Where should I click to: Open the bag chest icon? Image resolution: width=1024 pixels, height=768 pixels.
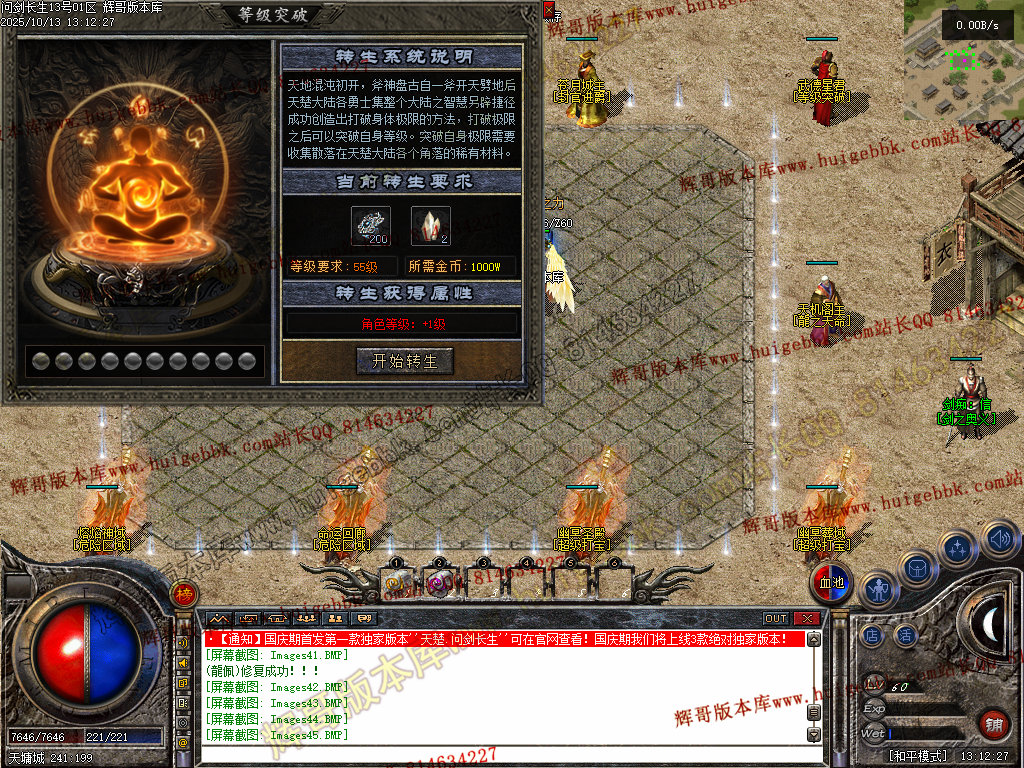pyautogui.click(x=917, y=569)
